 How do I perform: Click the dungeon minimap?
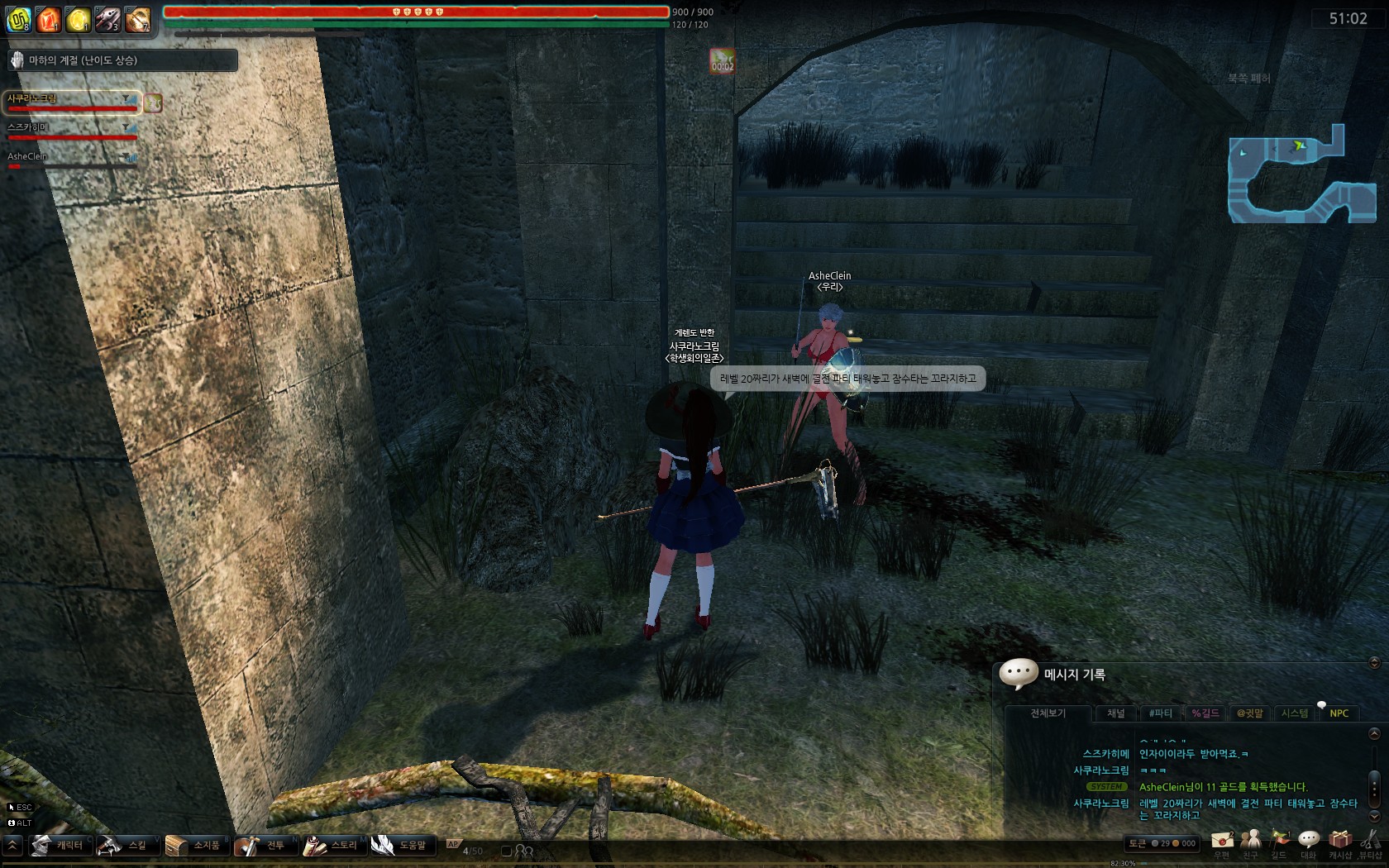coord(1300,174)
